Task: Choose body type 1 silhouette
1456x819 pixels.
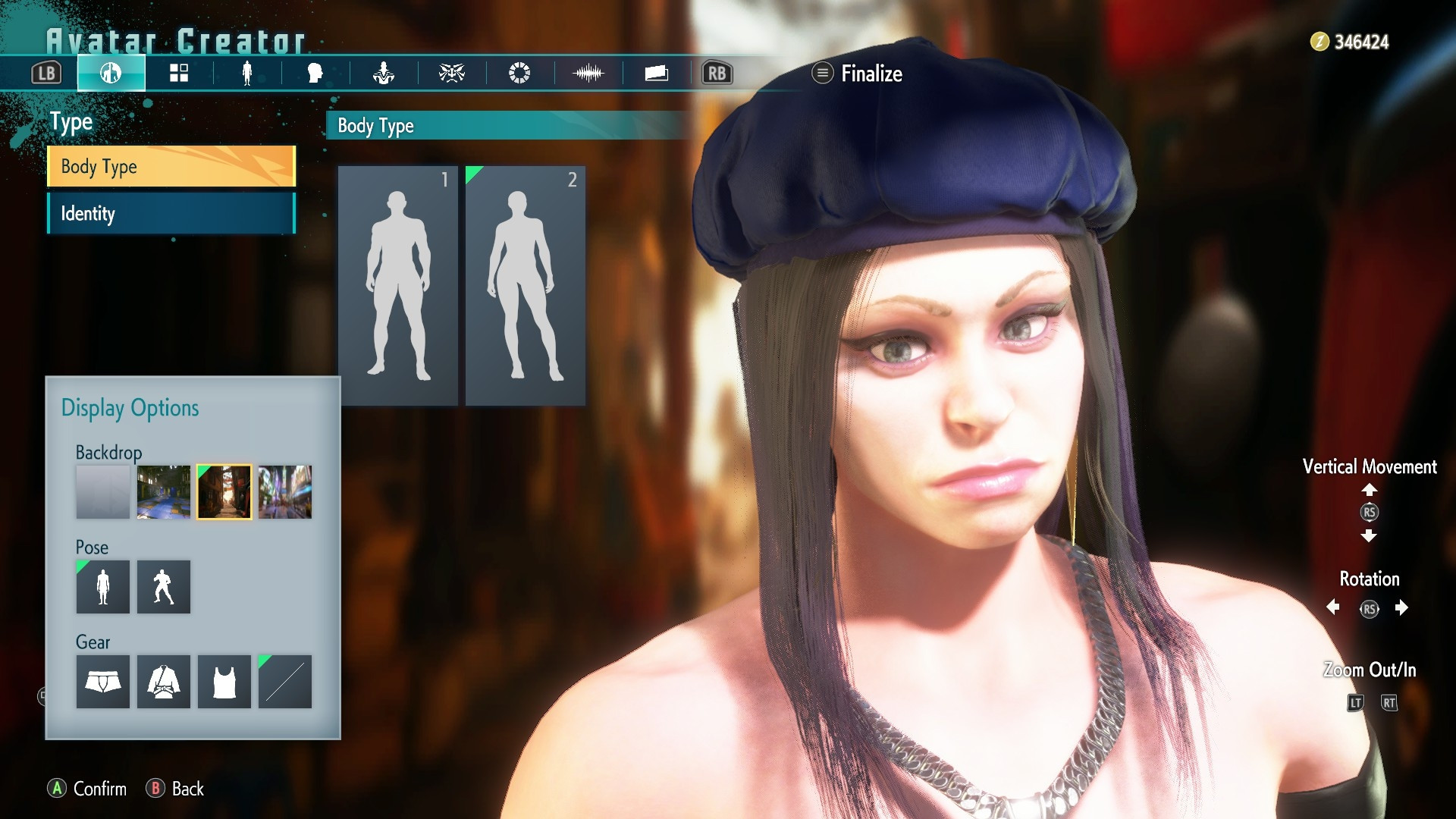Action: pyautogui.click(x=398, y=285)
